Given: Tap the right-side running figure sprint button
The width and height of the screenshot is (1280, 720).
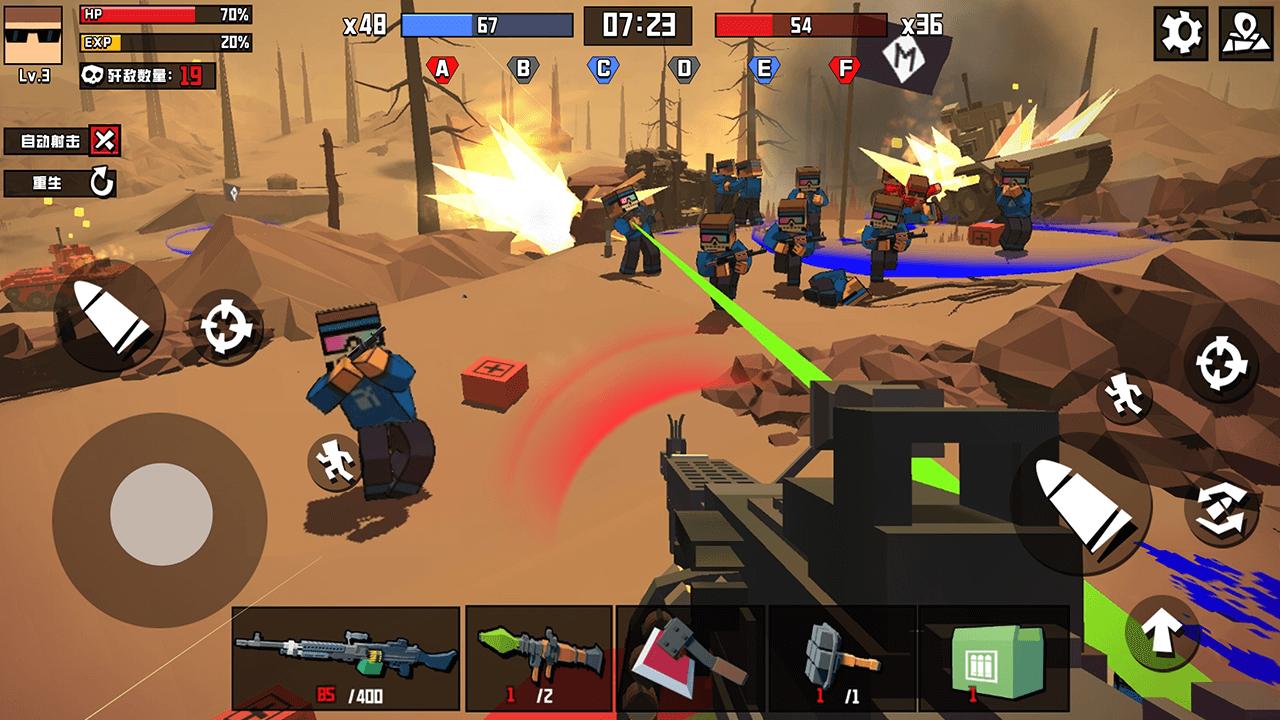Looking at the screenshot, I should [1125, 395].
